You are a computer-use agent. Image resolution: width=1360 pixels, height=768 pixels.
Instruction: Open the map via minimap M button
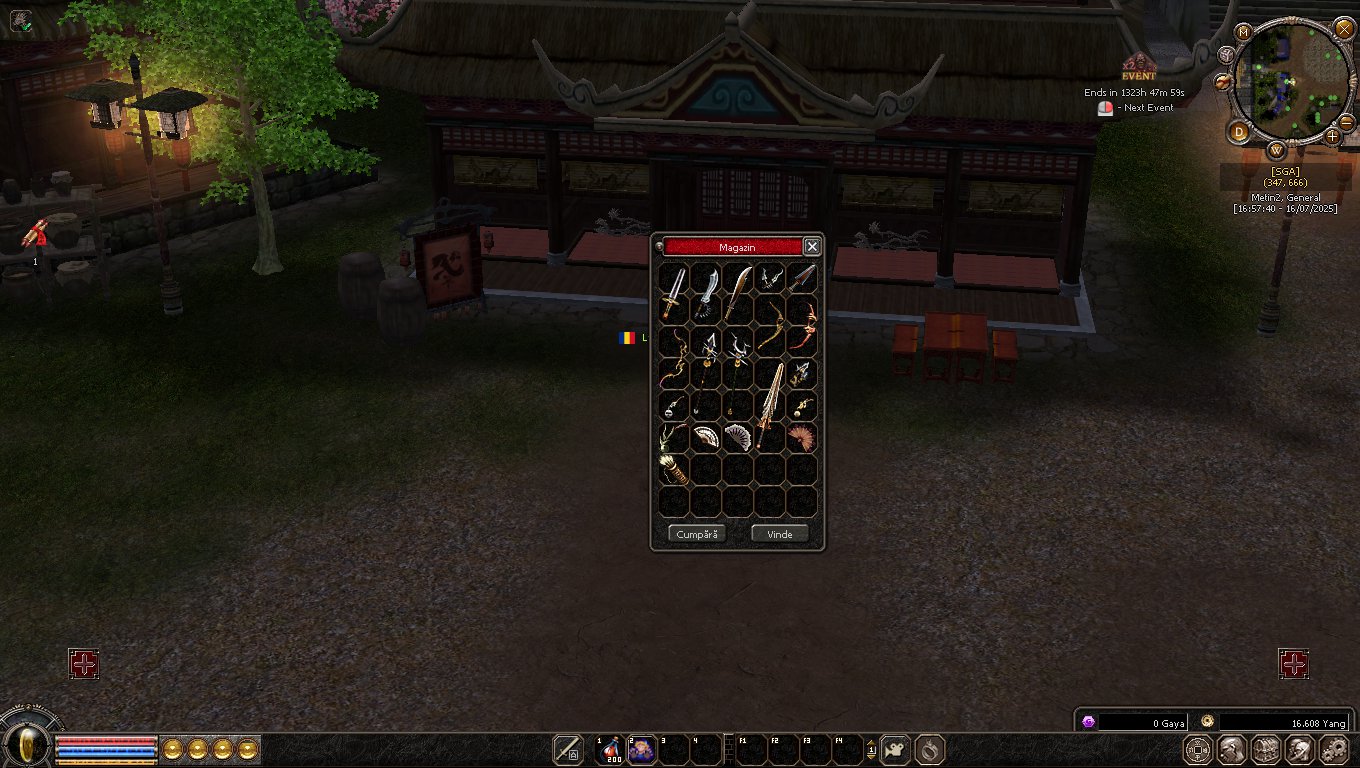(x=1244, y=32)
